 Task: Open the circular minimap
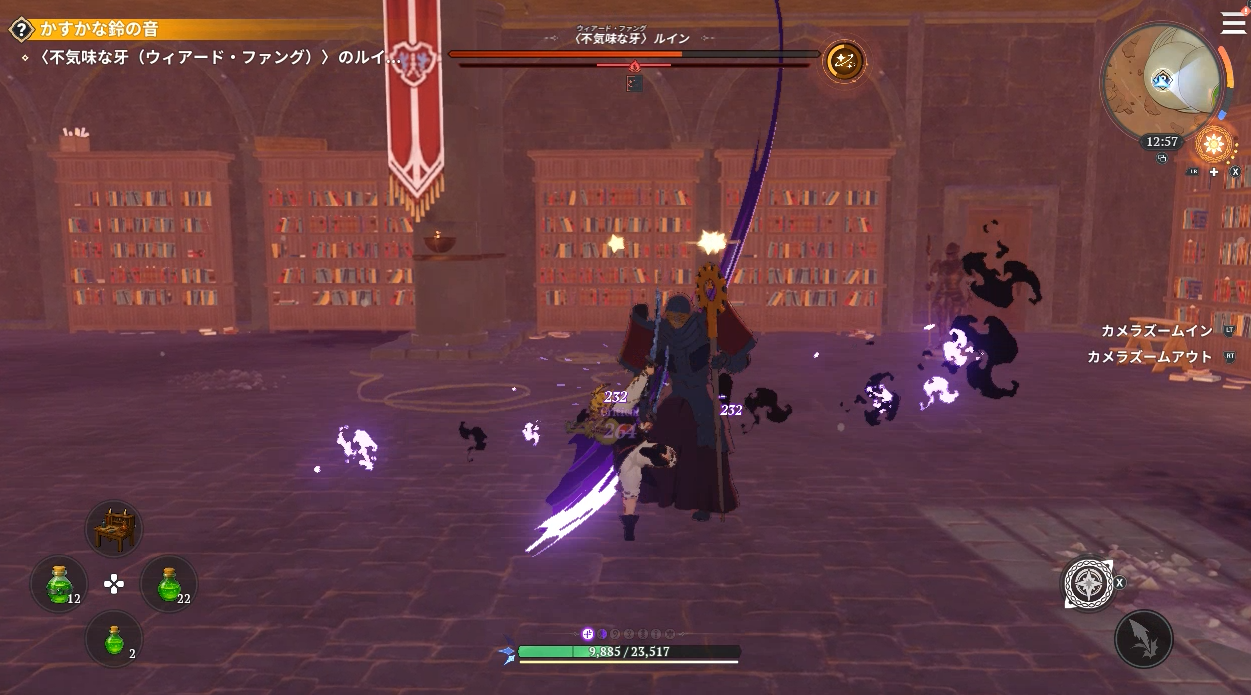tap(1160, 78)
